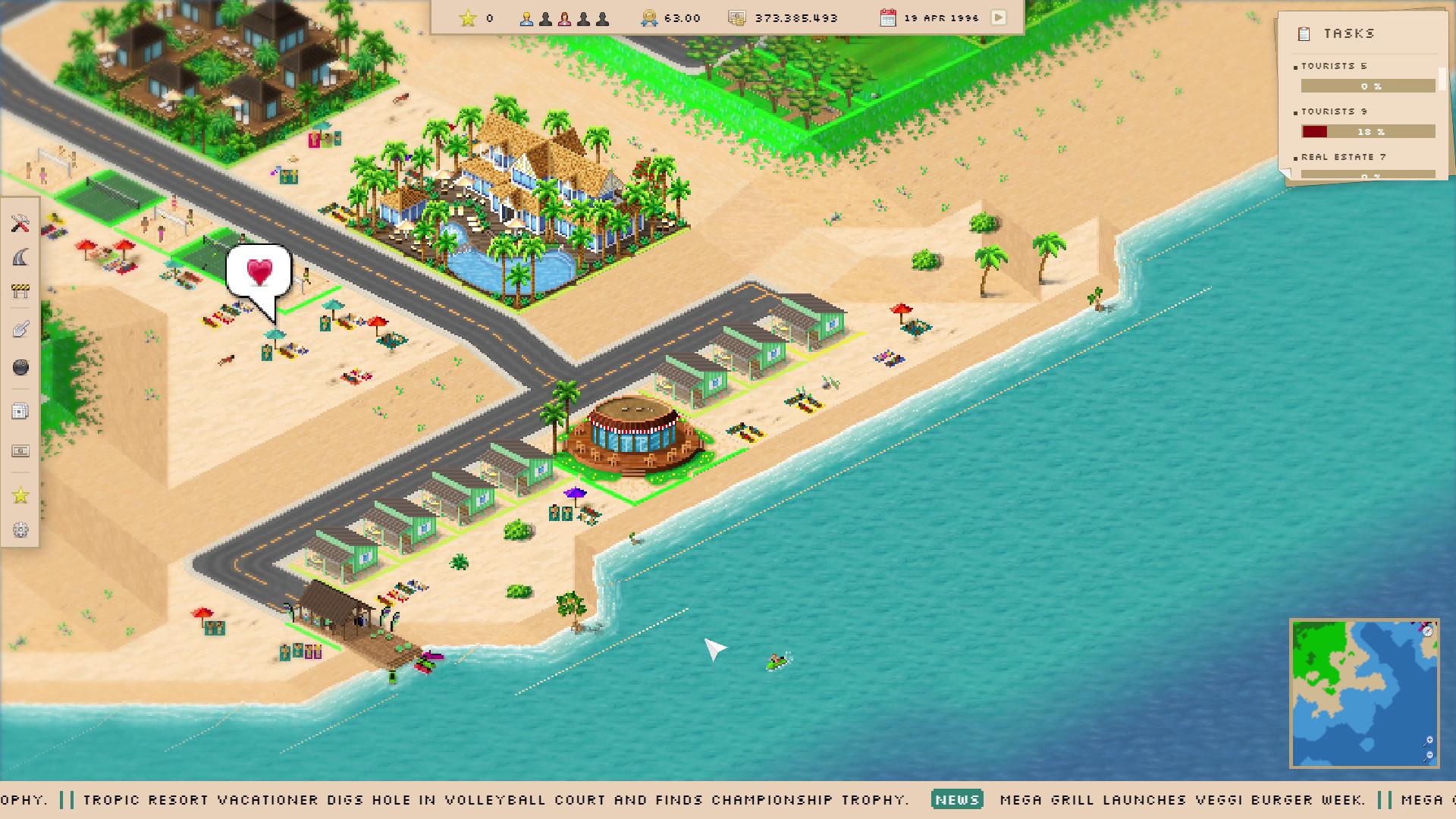
Task: Select the road building tool
Action: pos(20,258)
